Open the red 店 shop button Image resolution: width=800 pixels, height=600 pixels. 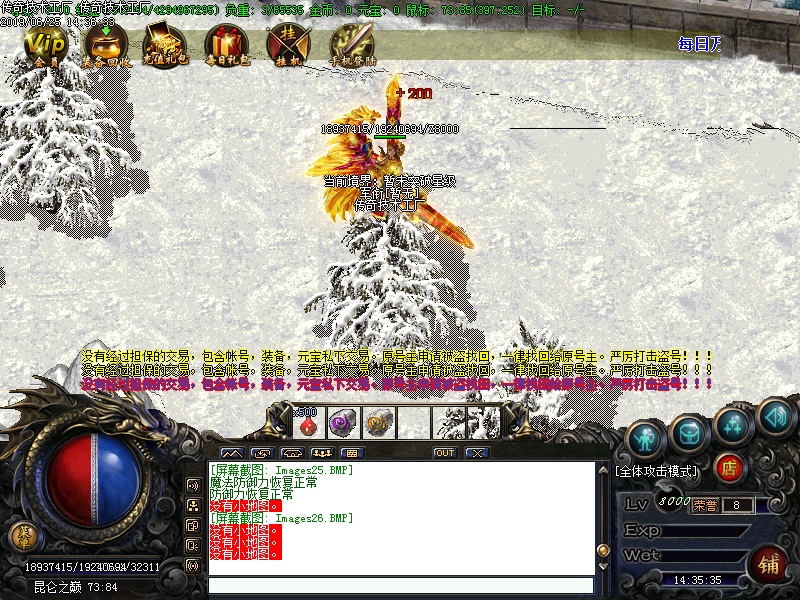[731, 467]
